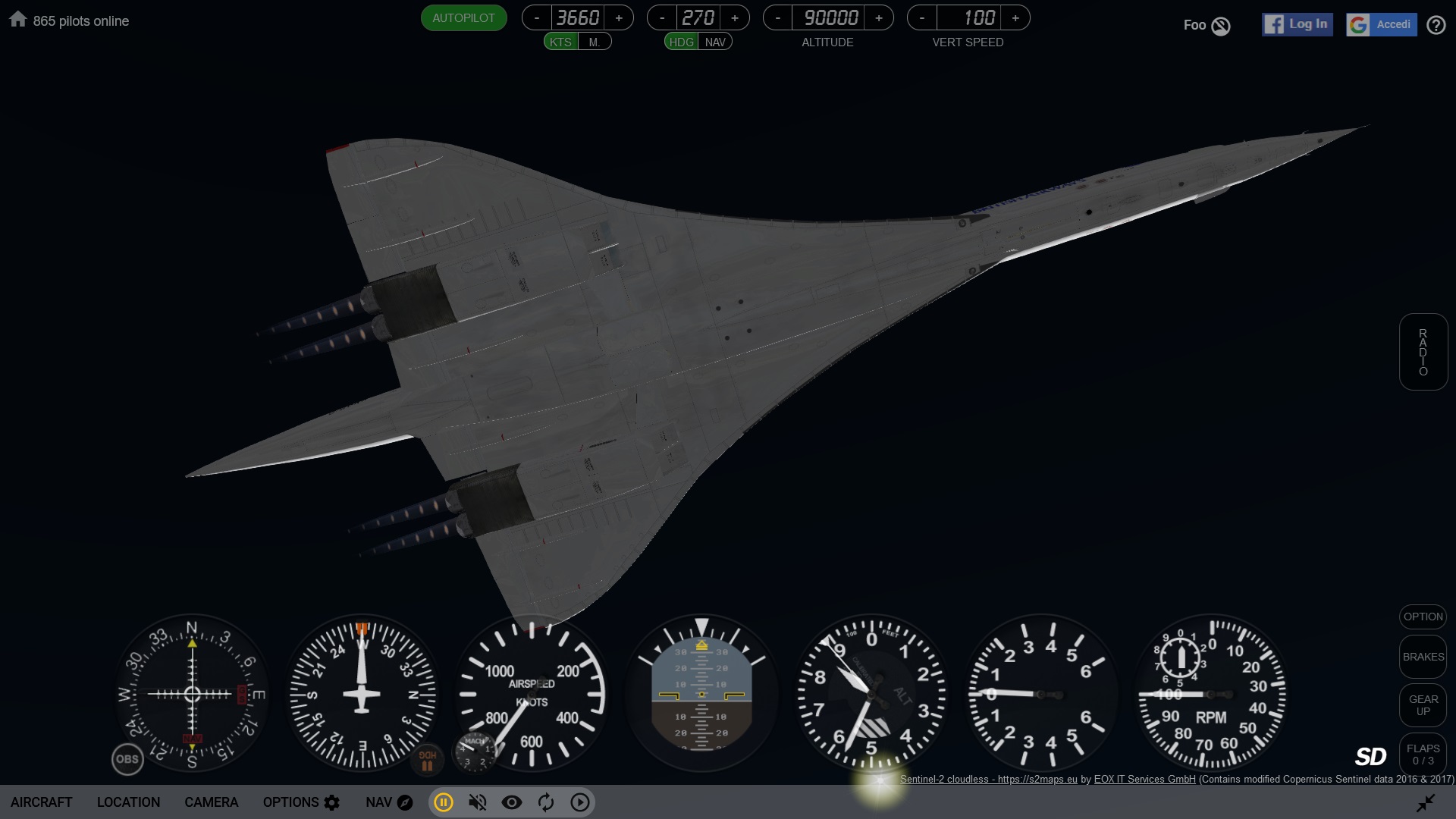Sign in with the Google Accedi button

(1381, 24)
